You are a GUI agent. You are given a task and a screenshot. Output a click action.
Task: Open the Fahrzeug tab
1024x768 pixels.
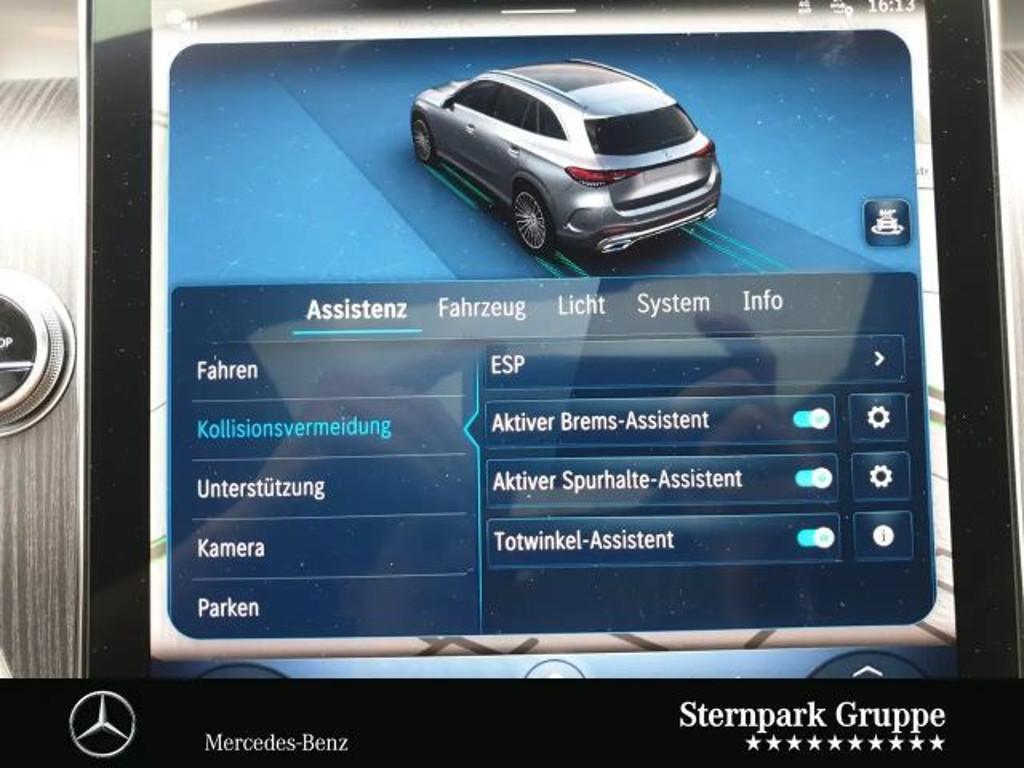coord(481,307)
